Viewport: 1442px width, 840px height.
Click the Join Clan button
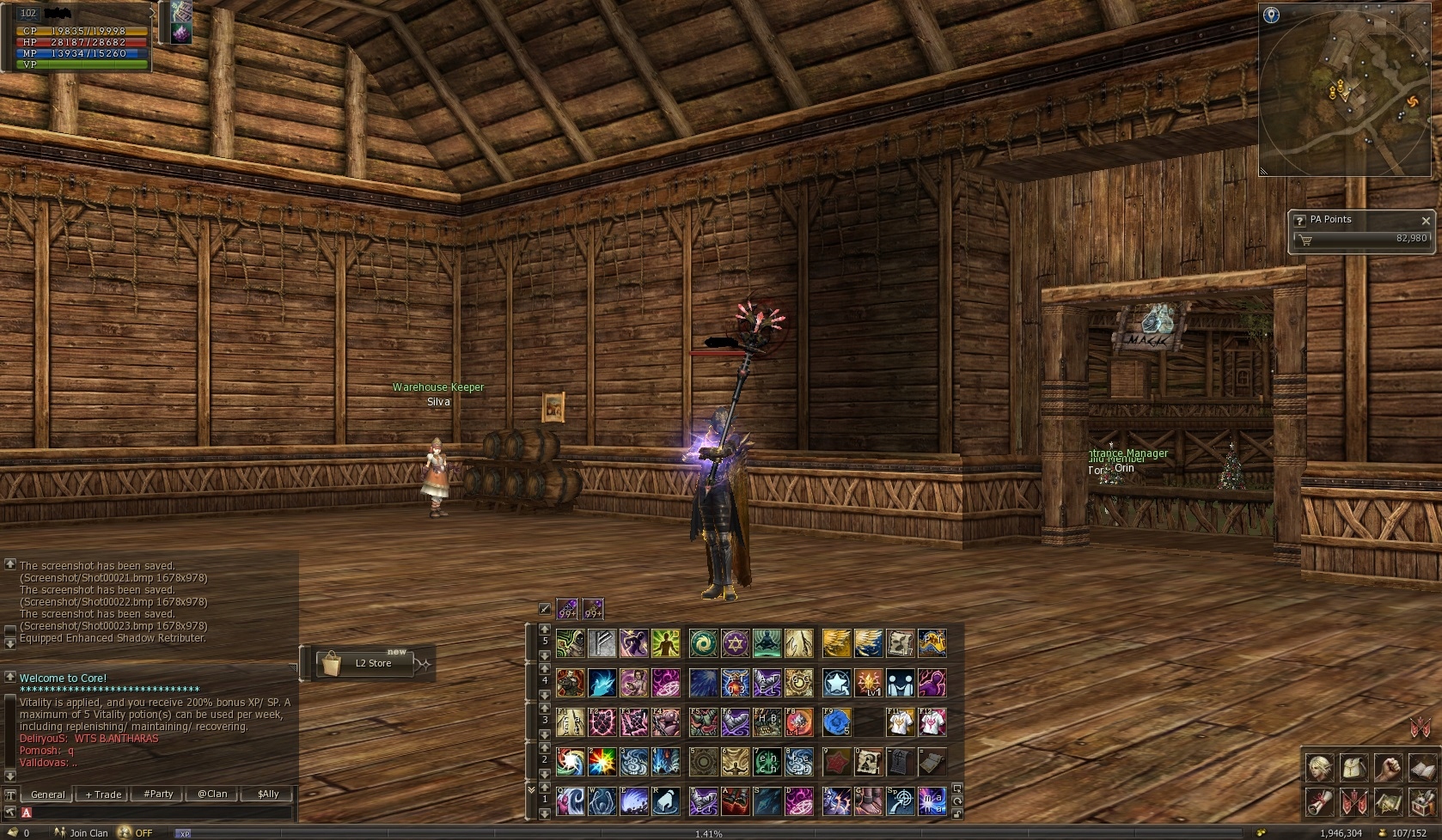tap(88, 833)
